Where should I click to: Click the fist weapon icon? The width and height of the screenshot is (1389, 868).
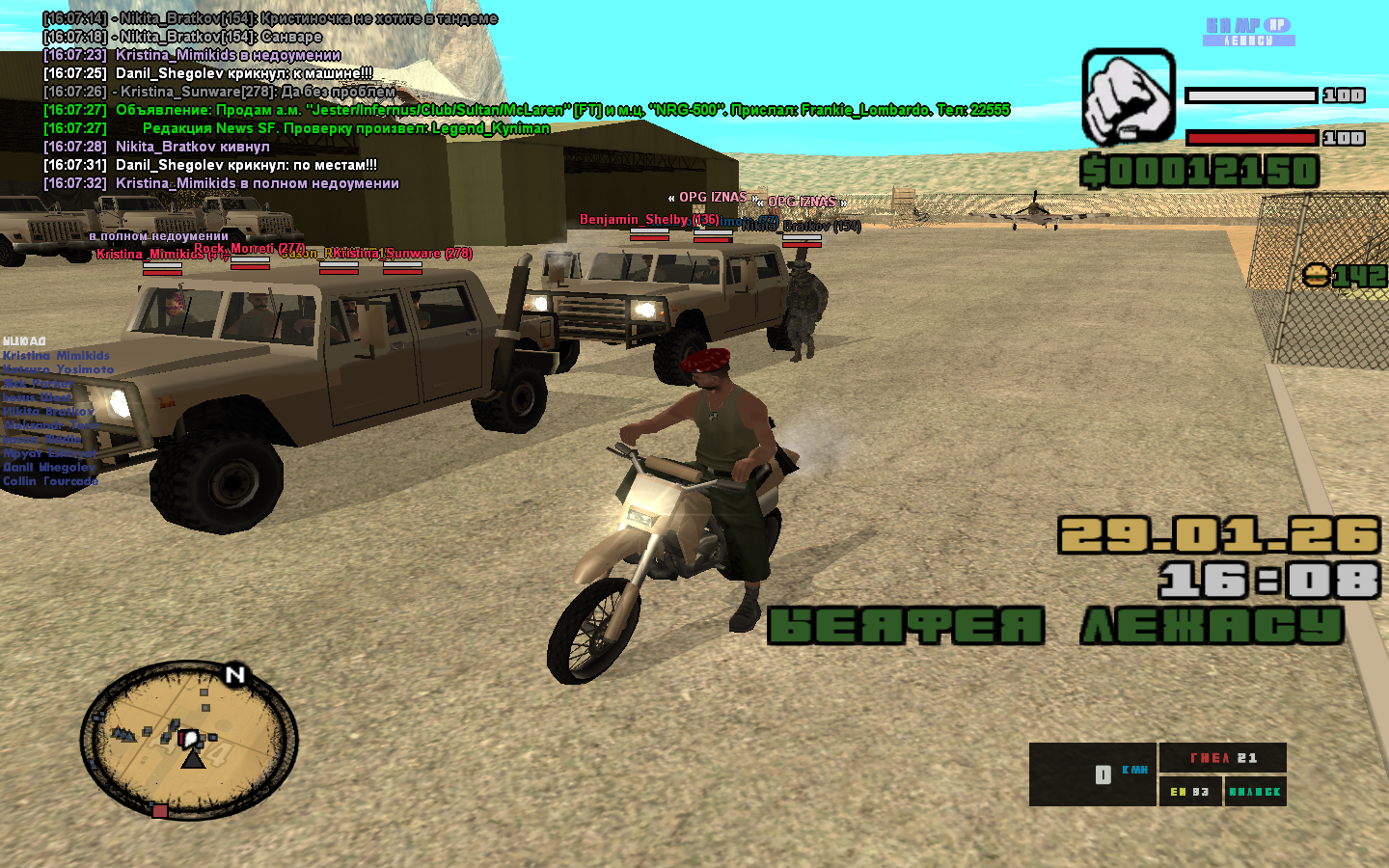tap(1129, 96)
